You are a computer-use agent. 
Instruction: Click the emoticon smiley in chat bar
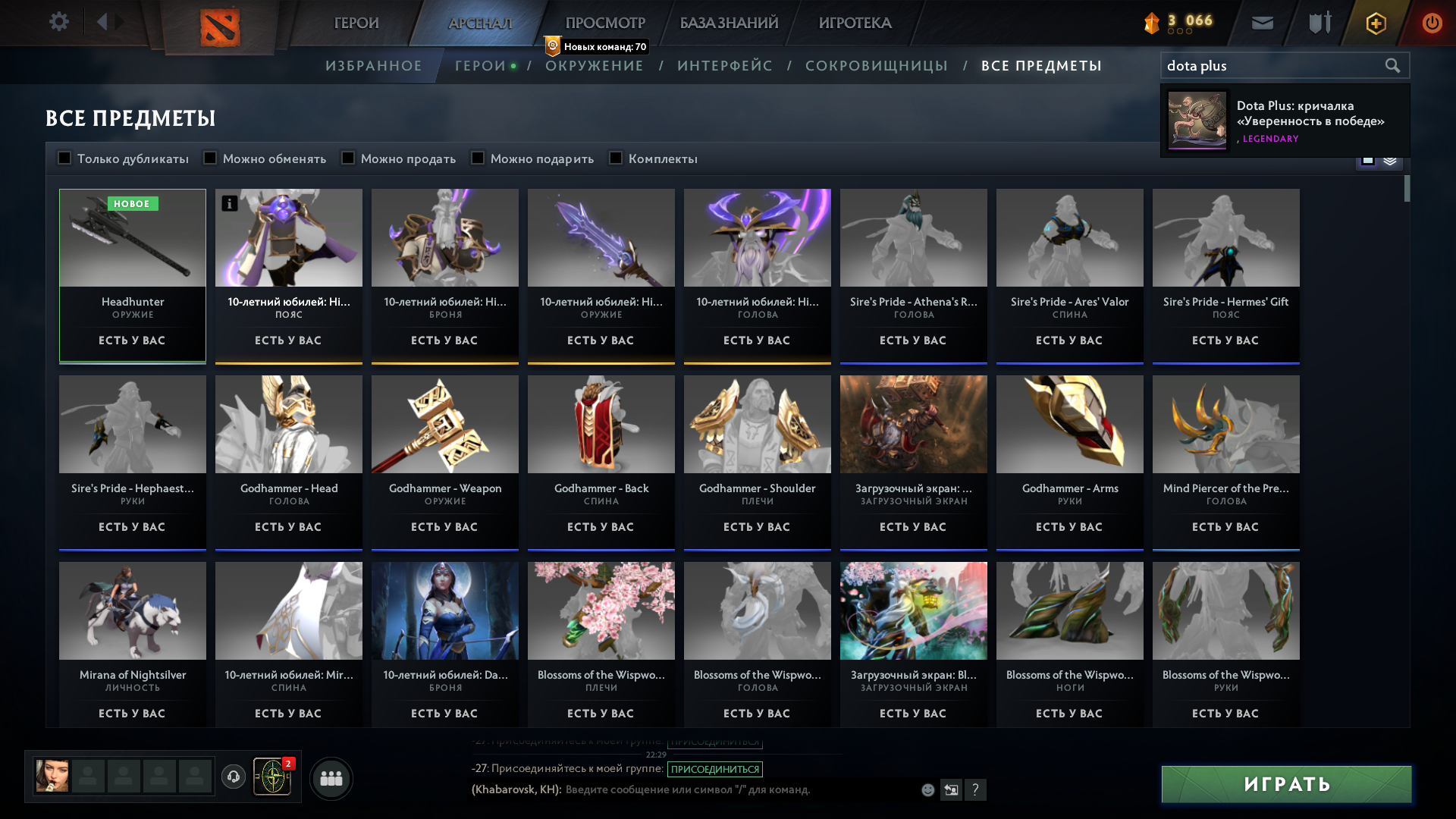(927, 789)
